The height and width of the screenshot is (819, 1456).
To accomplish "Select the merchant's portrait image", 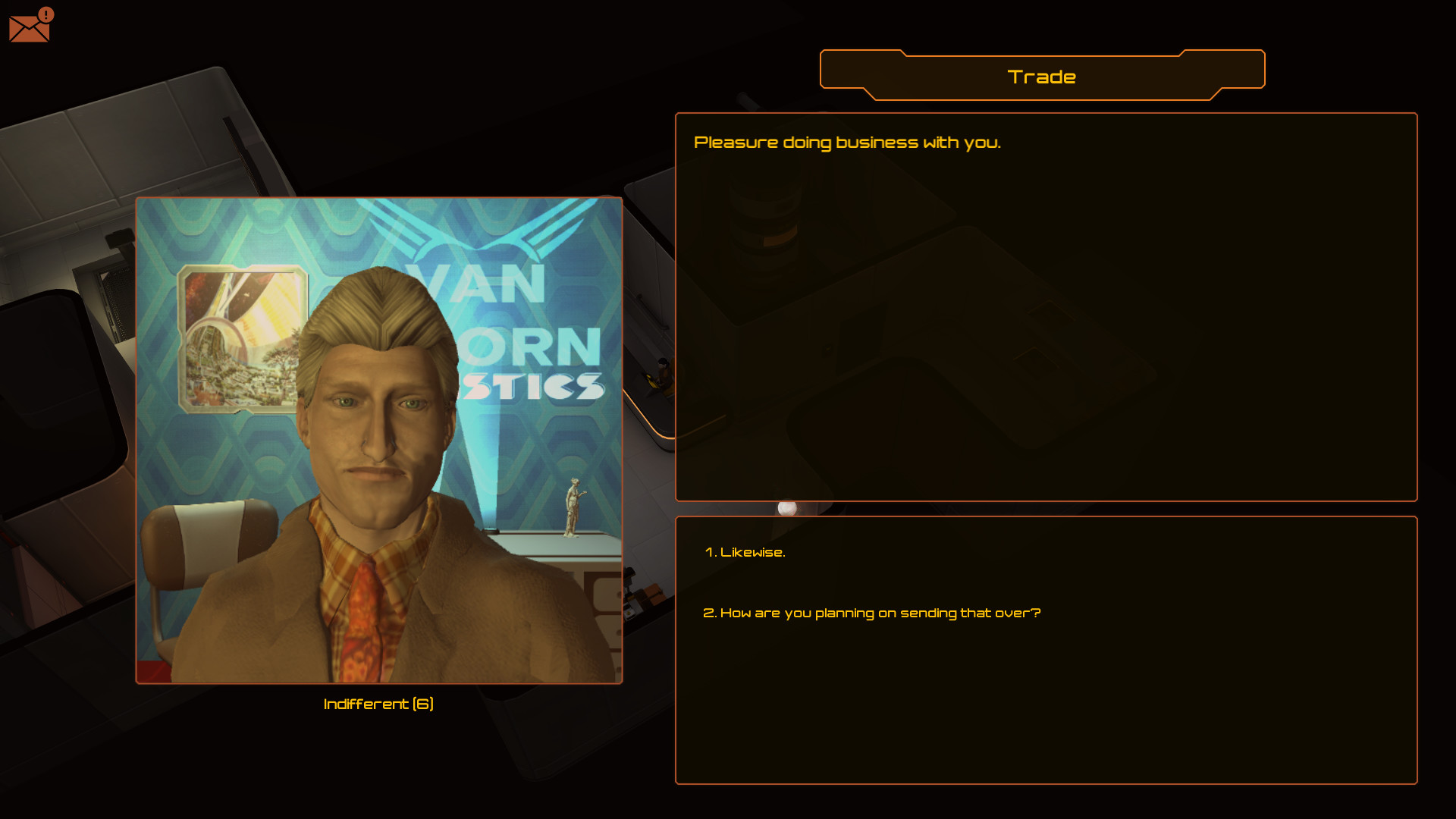I will tap(378, 440).
